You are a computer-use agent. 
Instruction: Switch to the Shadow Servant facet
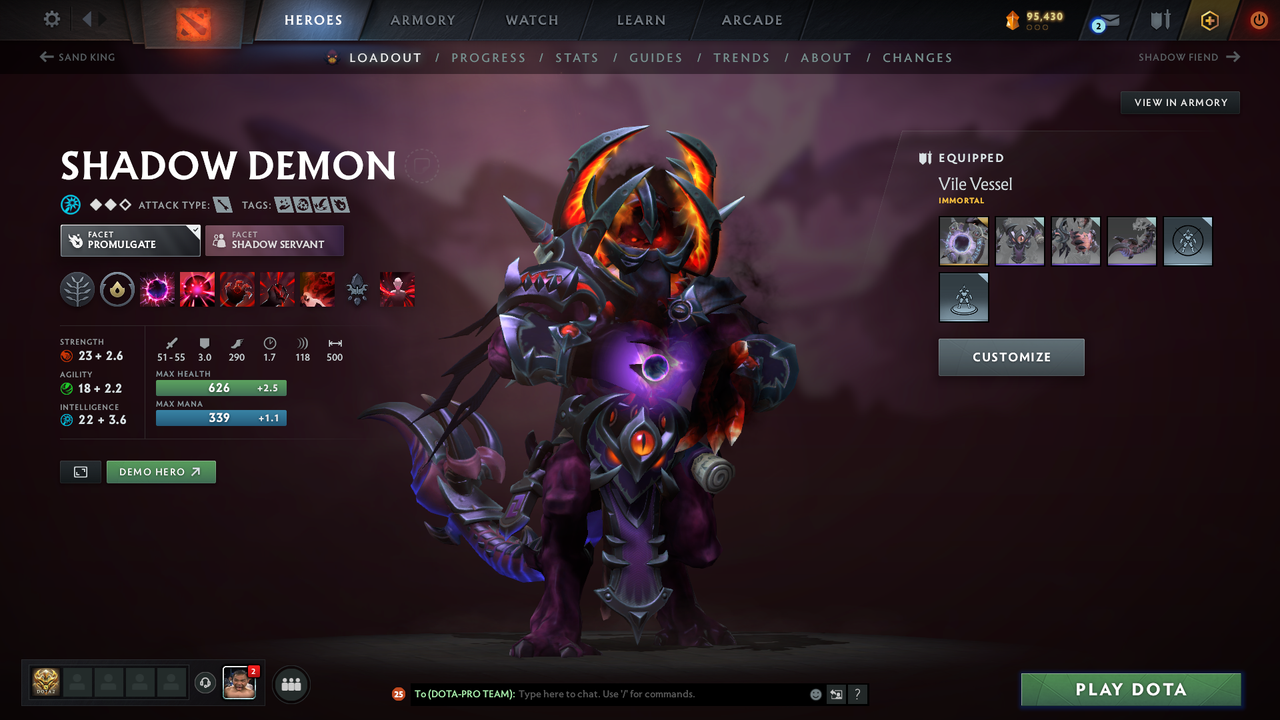[274, 240]
